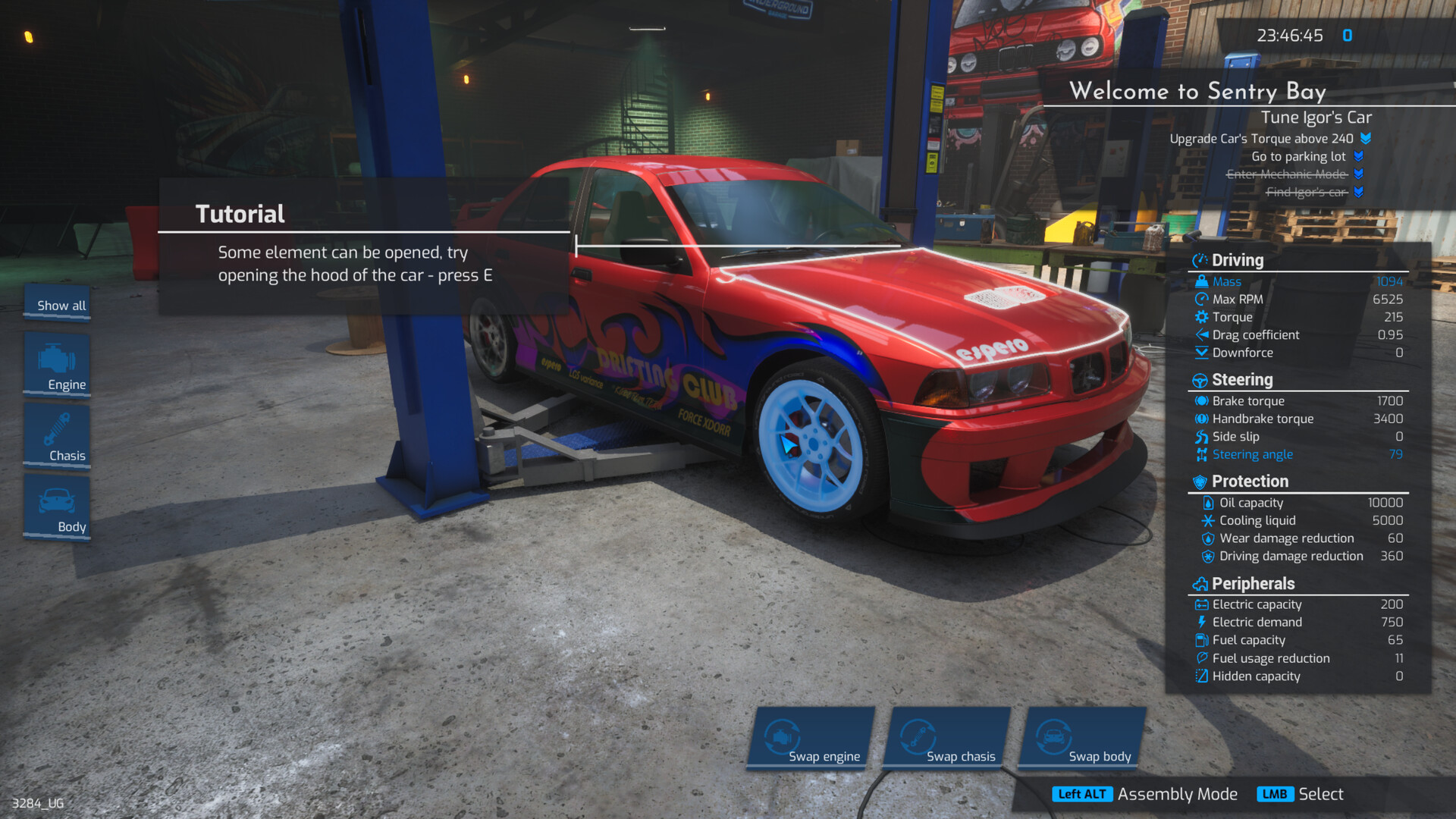Select the Fuel capacity icon under Peripherals

click(x=1202, y=640)
